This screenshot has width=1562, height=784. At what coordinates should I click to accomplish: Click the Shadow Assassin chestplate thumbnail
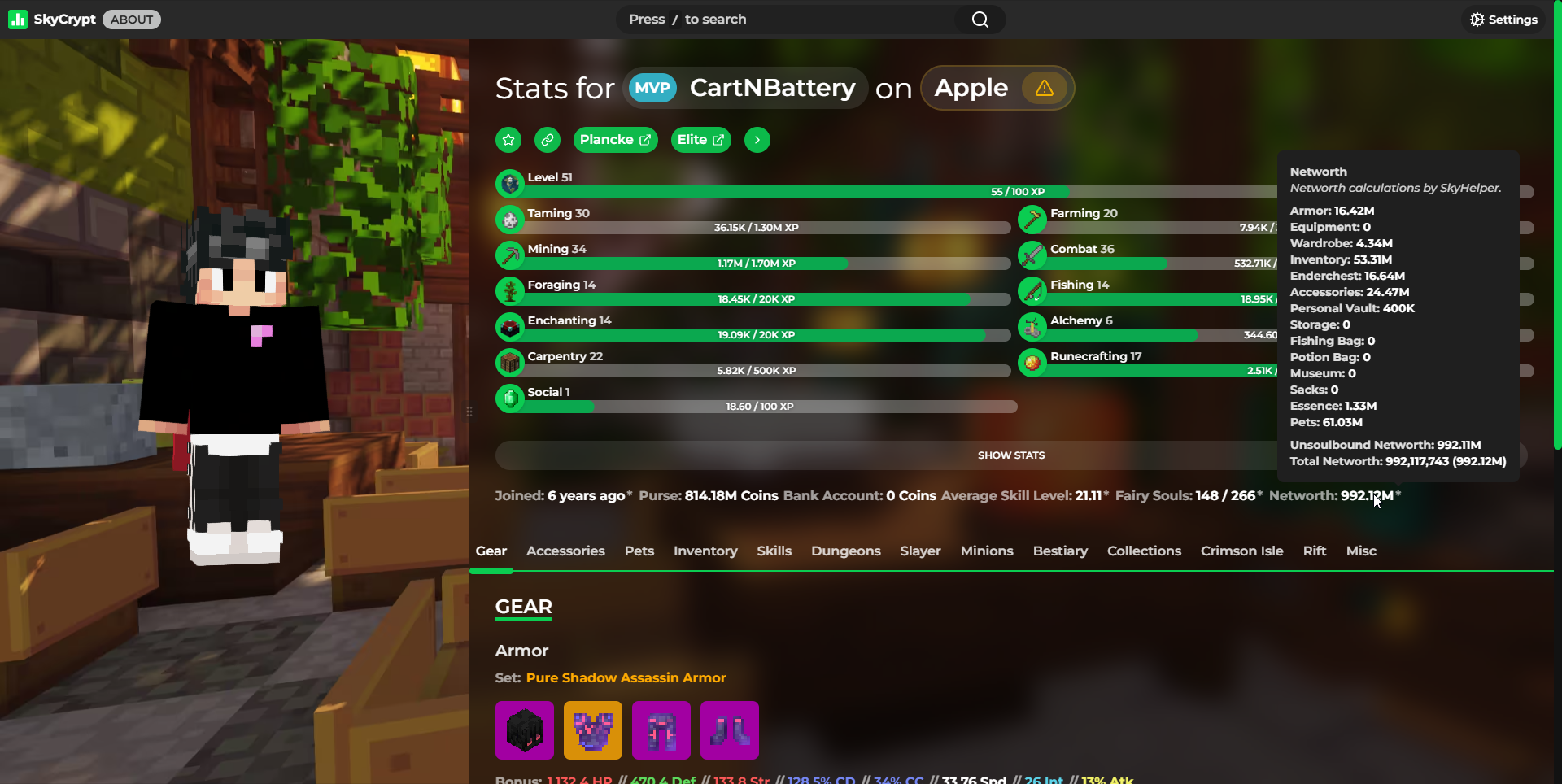coord(592,730)
